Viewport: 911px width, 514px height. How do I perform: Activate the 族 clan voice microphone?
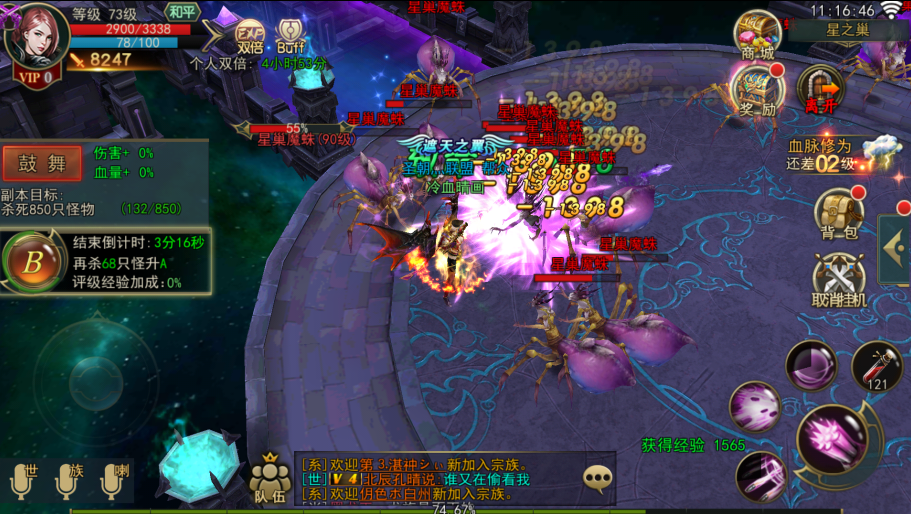68,481
